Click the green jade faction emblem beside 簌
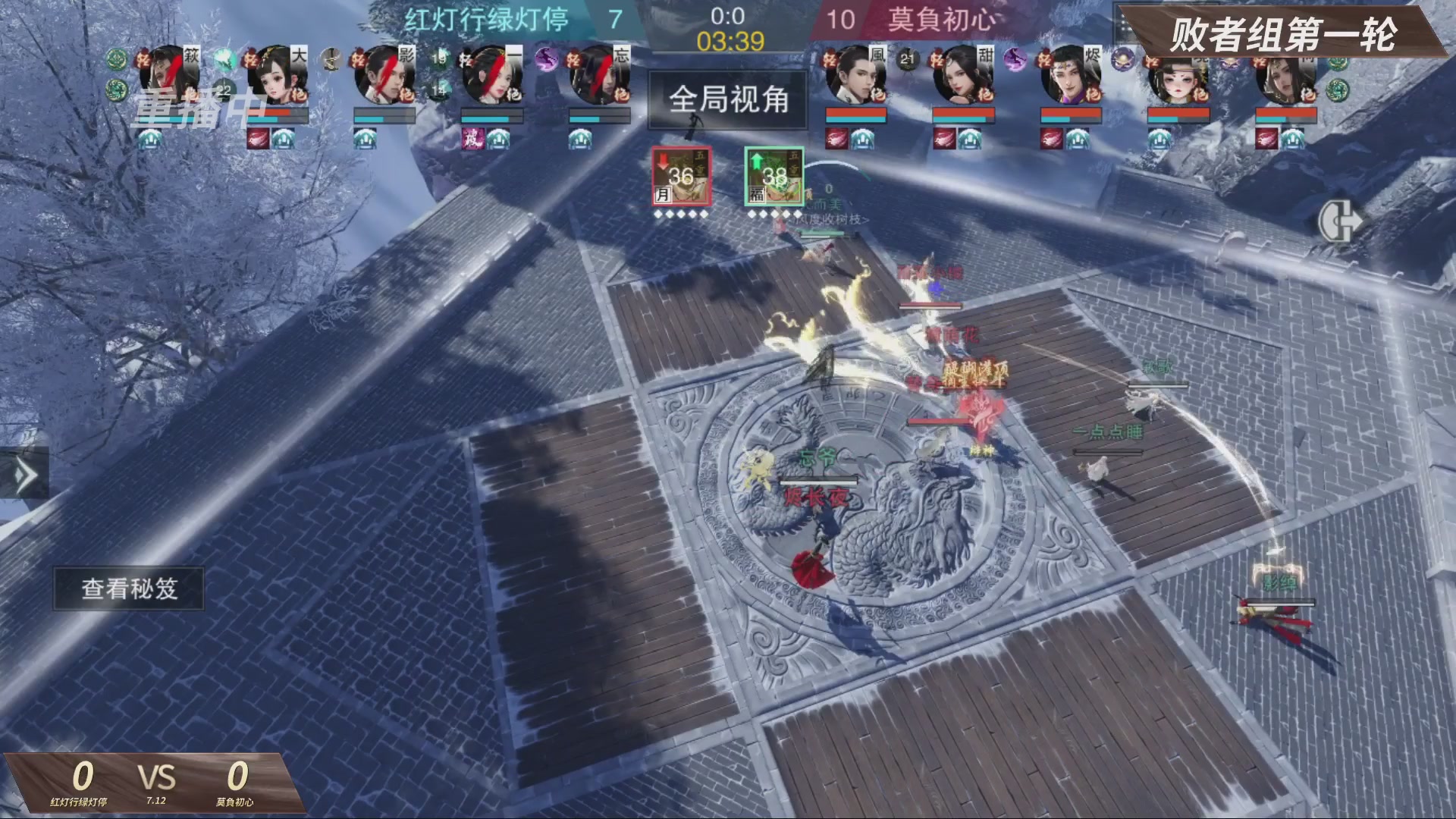Image resolution: width=1456 pixels, height=819 pixels. [x=115, y=58]
